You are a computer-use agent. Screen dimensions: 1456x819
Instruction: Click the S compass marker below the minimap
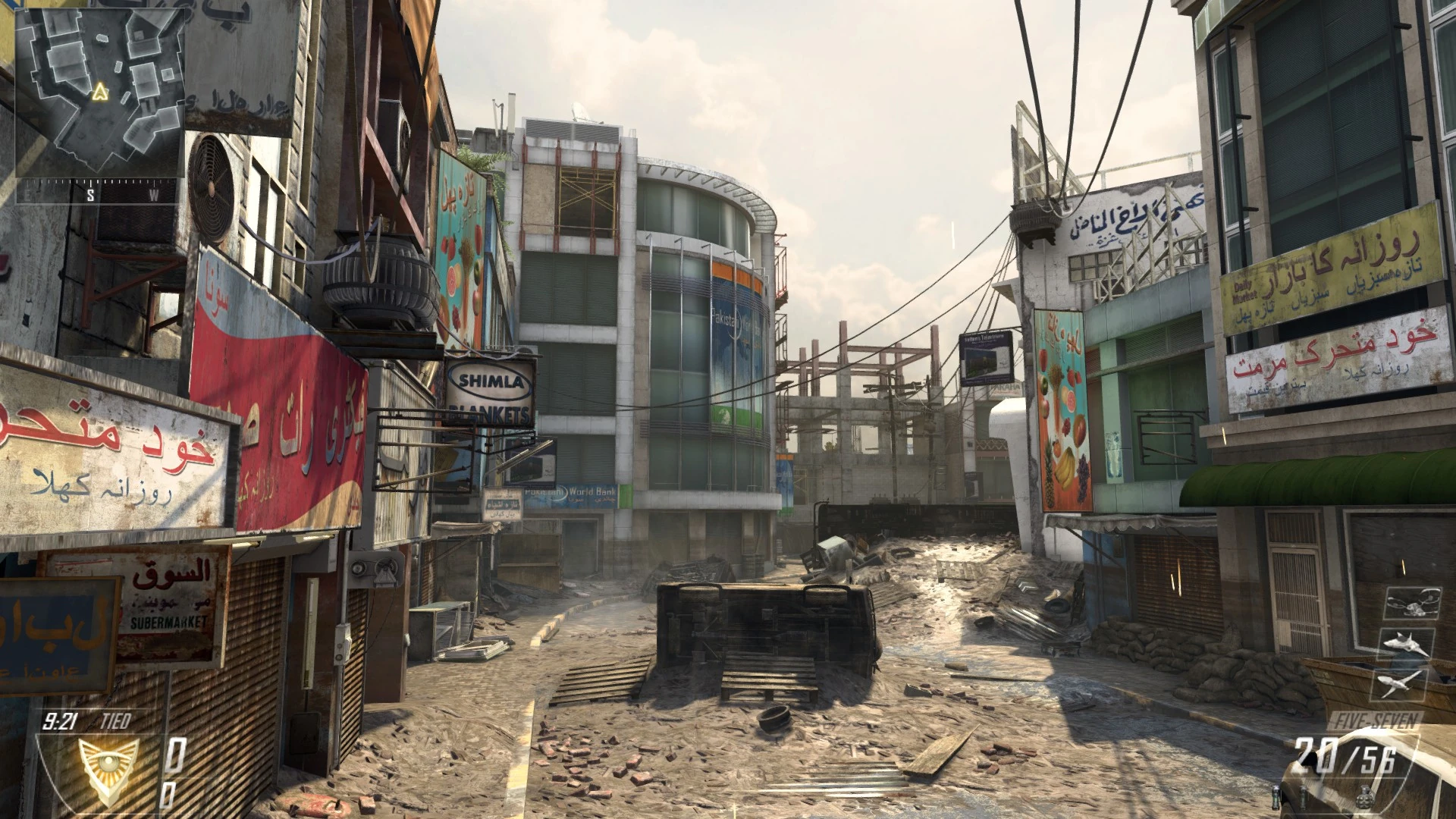point(89,196)
